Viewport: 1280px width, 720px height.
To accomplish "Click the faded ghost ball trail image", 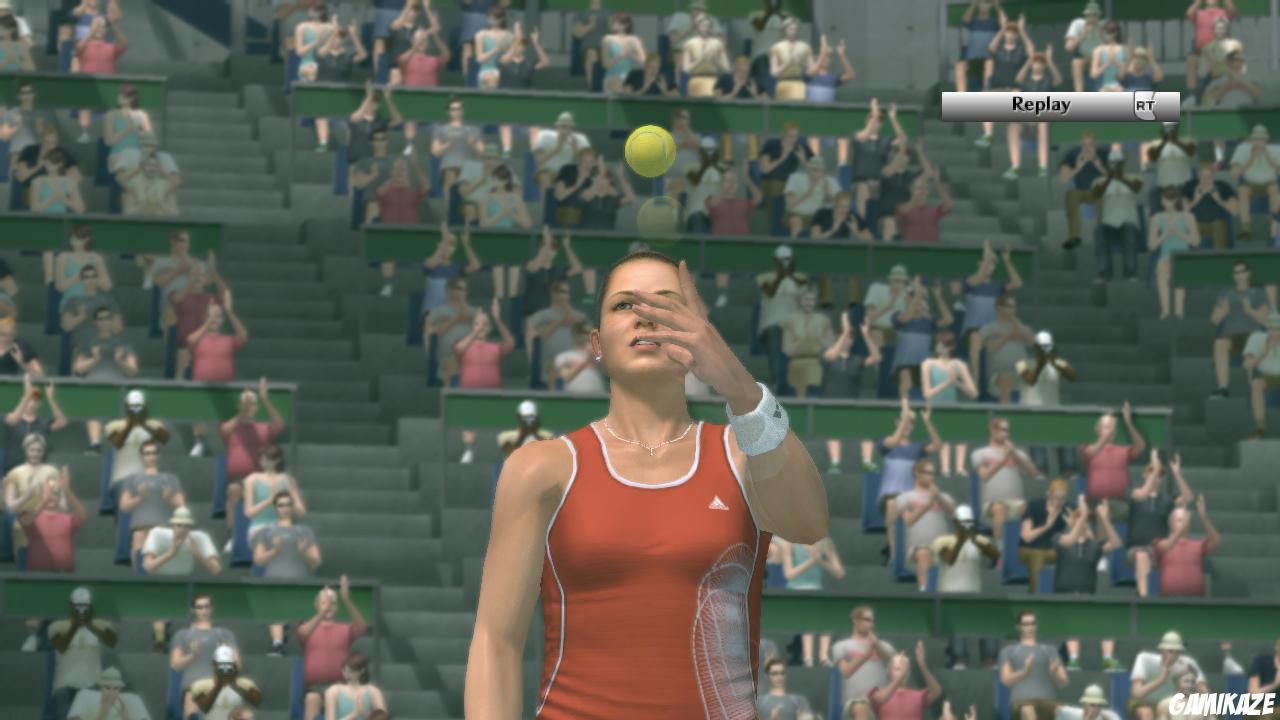I will point(655,219).
